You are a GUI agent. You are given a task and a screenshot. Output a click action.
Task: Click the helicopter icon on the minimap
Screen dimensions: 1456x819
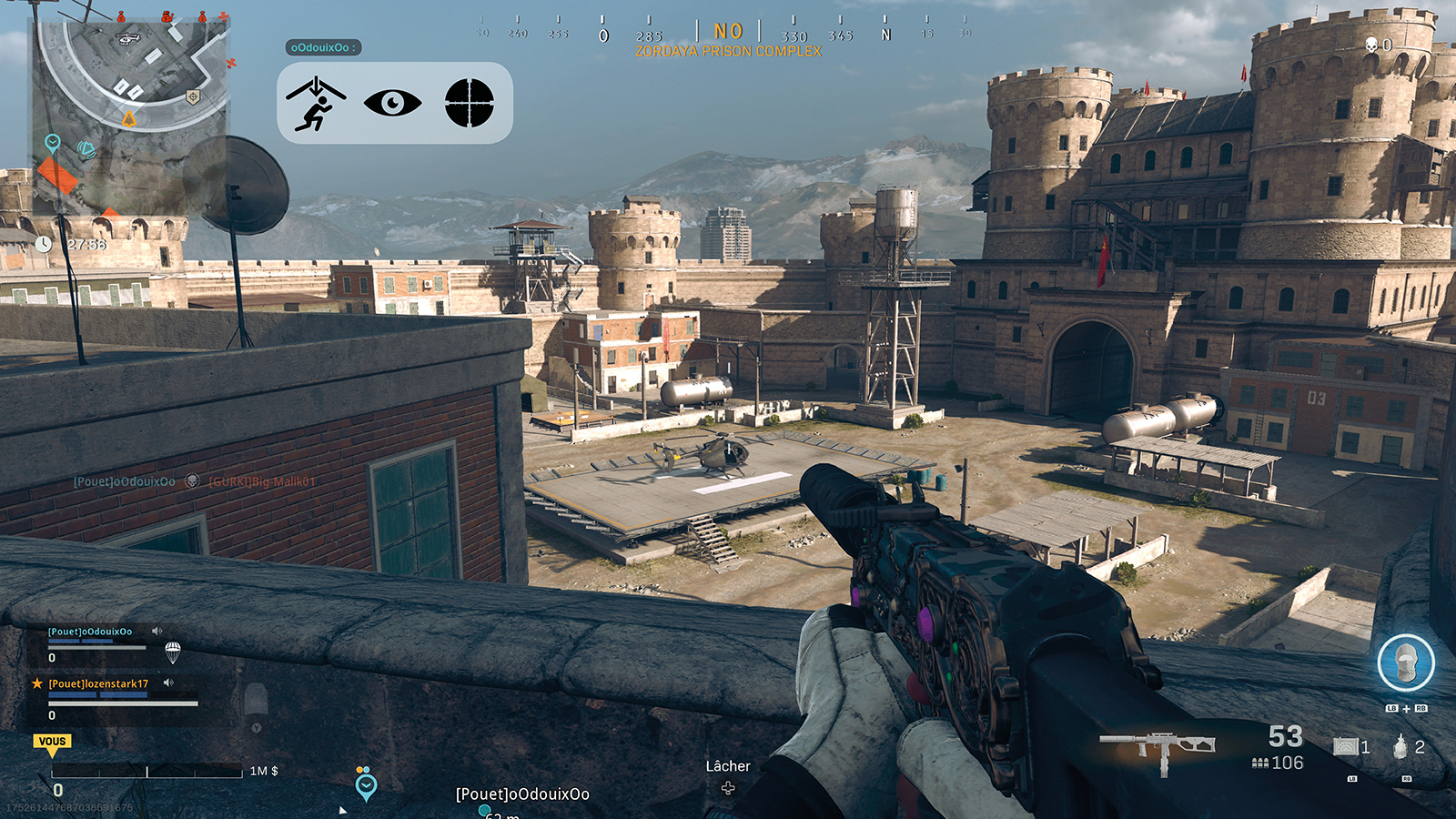pos(128,38)
